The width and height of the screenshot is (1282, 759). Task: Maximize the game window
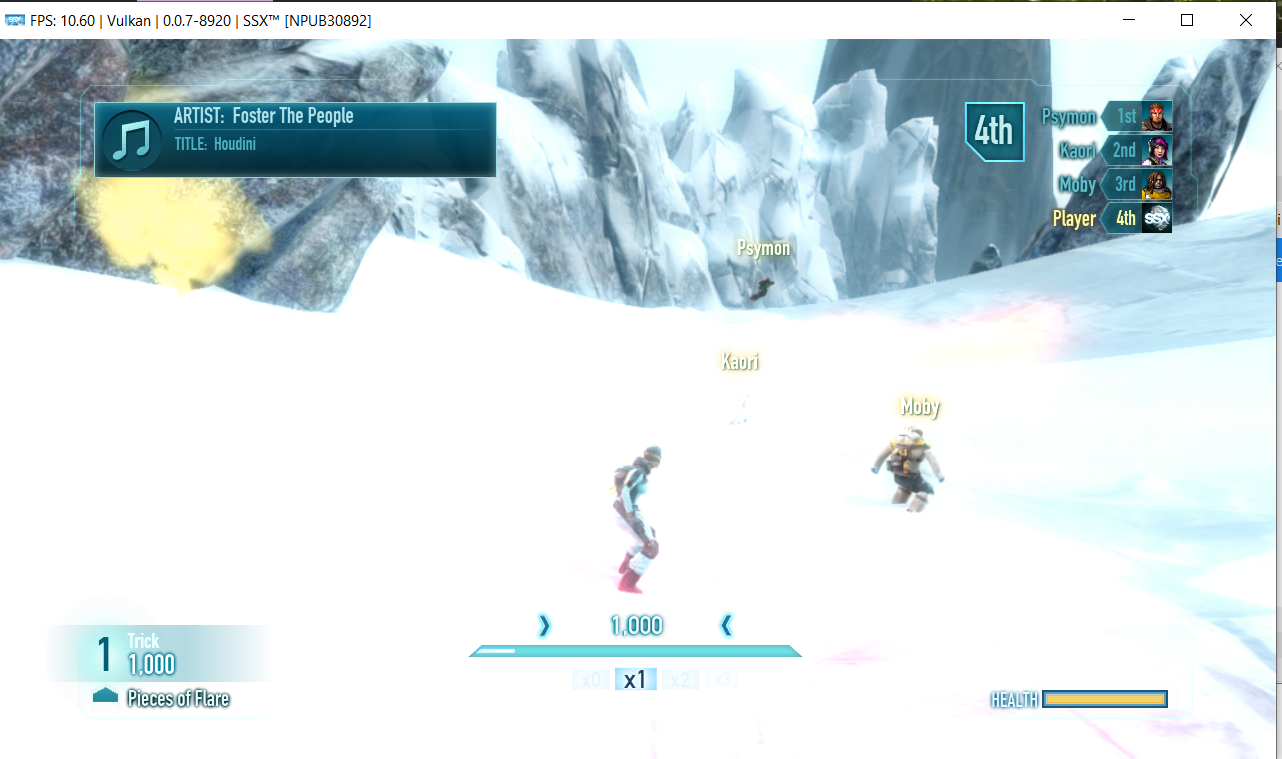pos(1187,20)
